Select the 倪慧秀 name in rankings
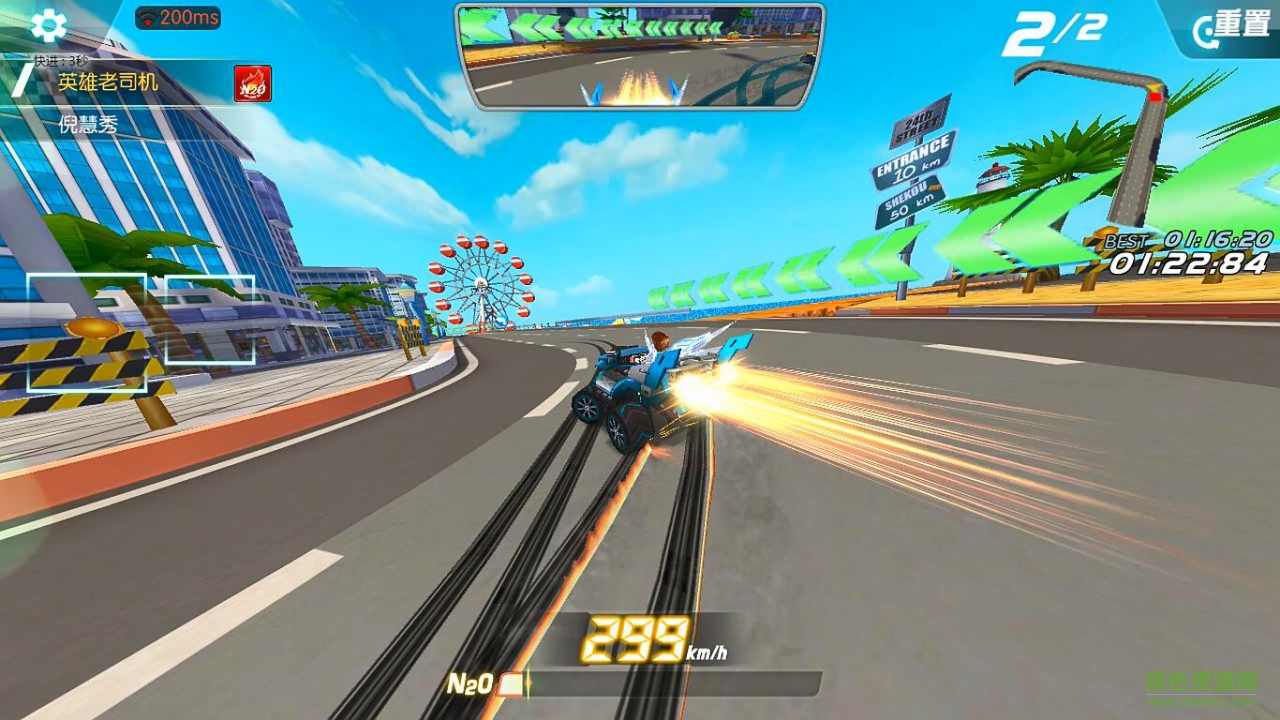Viewport: 1280px width, 720px height. coord(88,122)
